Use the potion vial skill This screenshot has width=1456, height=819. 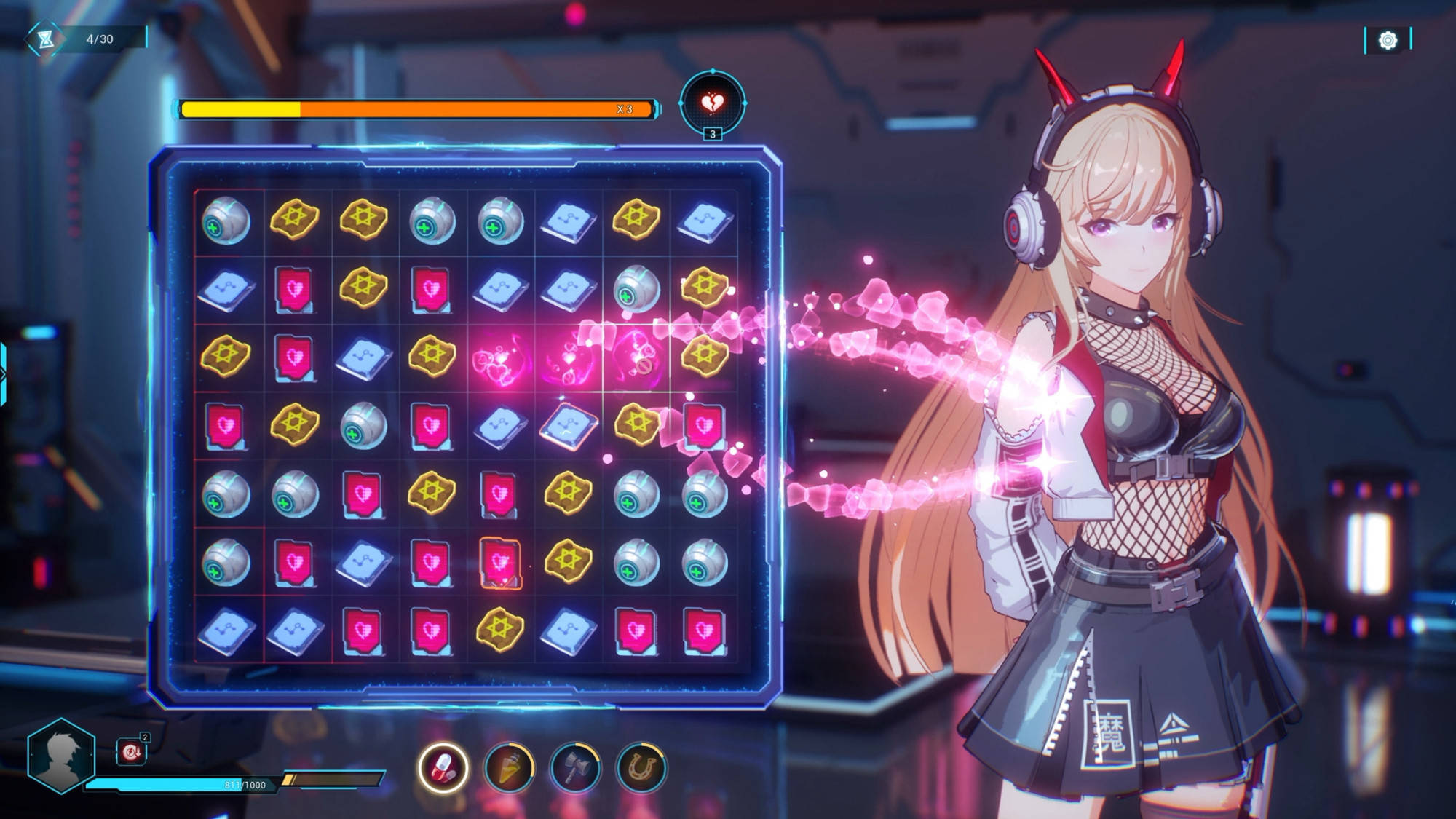pyautogui.click(x=510, y=765)
